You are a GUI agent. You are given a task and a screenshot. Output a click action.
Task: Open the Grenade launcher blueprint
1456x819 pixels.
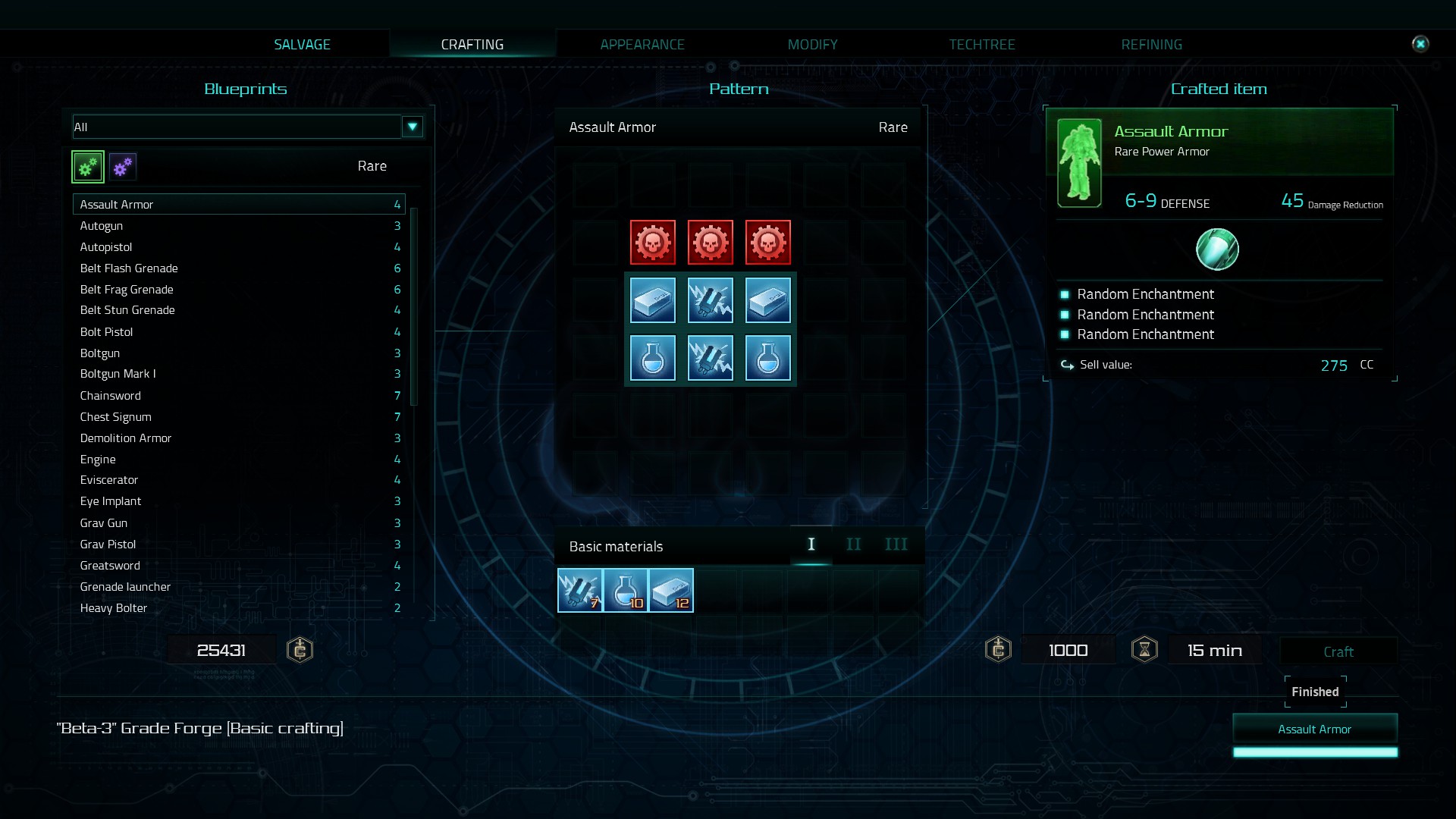click(125, 587)
